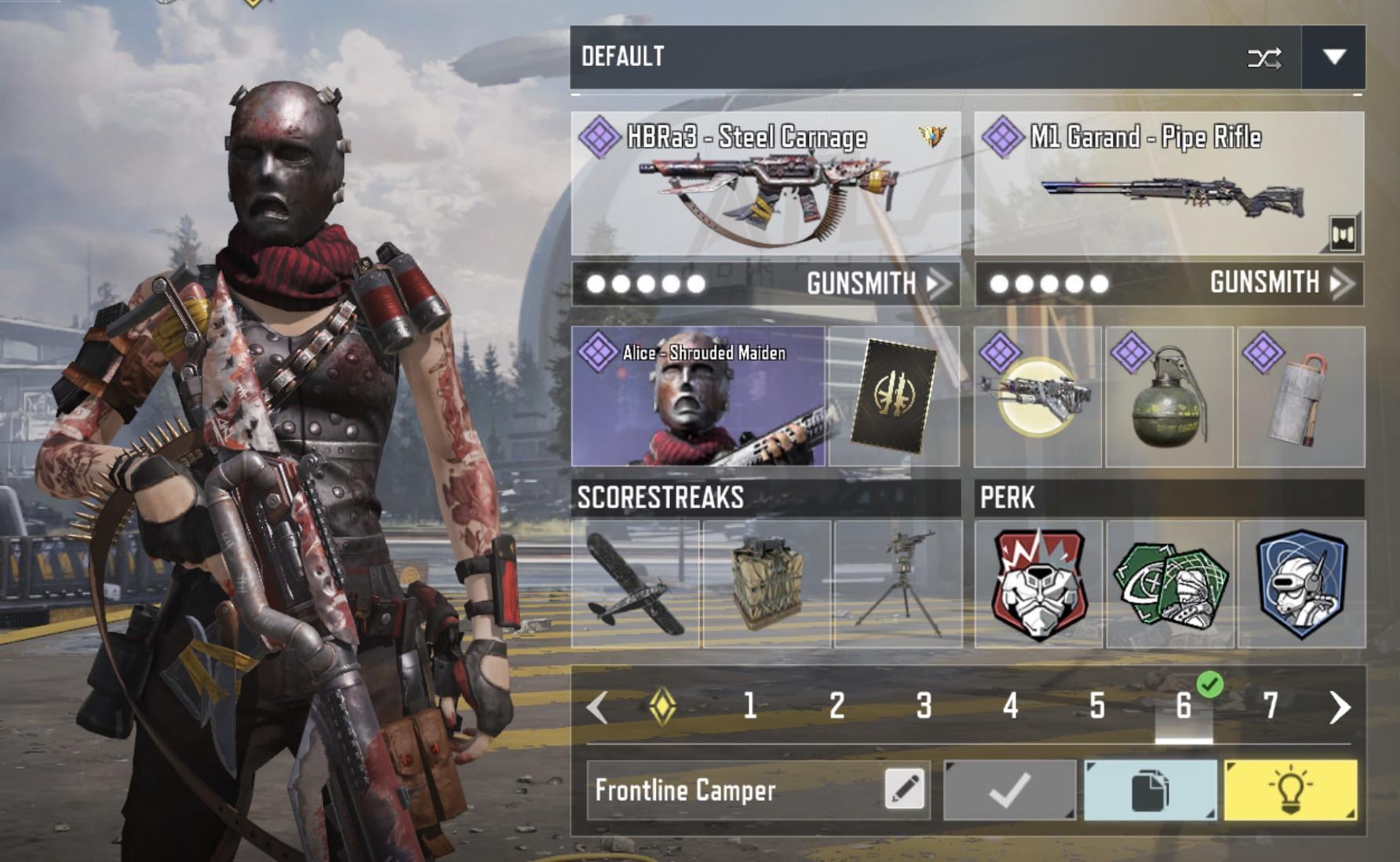Viewport: 1400px width, 862px height.
Task: Switch to loadout number 3
Action: 924,707
